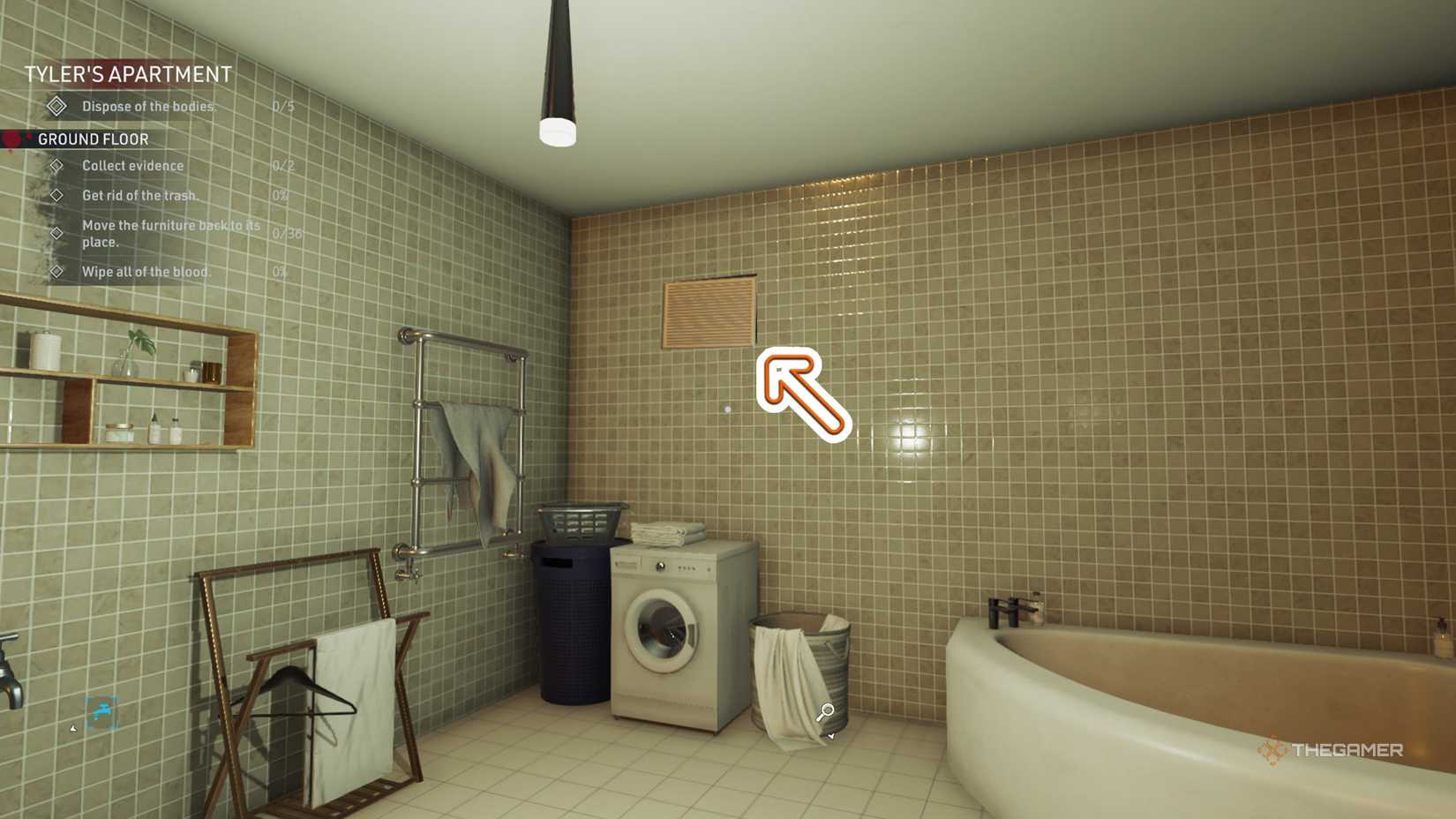This screenshot has height=819, width=1456.
Task: Click the diamond icon for 'Get rid of the trash'
Action: [x=57, y=195]
